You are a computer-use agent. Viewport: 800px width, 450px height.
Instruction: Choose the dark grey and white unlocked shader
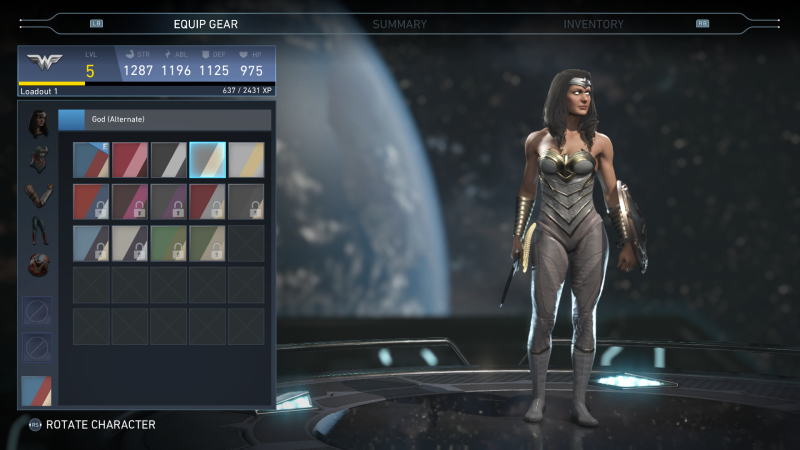pyautogui.click(x=169, y=160)
